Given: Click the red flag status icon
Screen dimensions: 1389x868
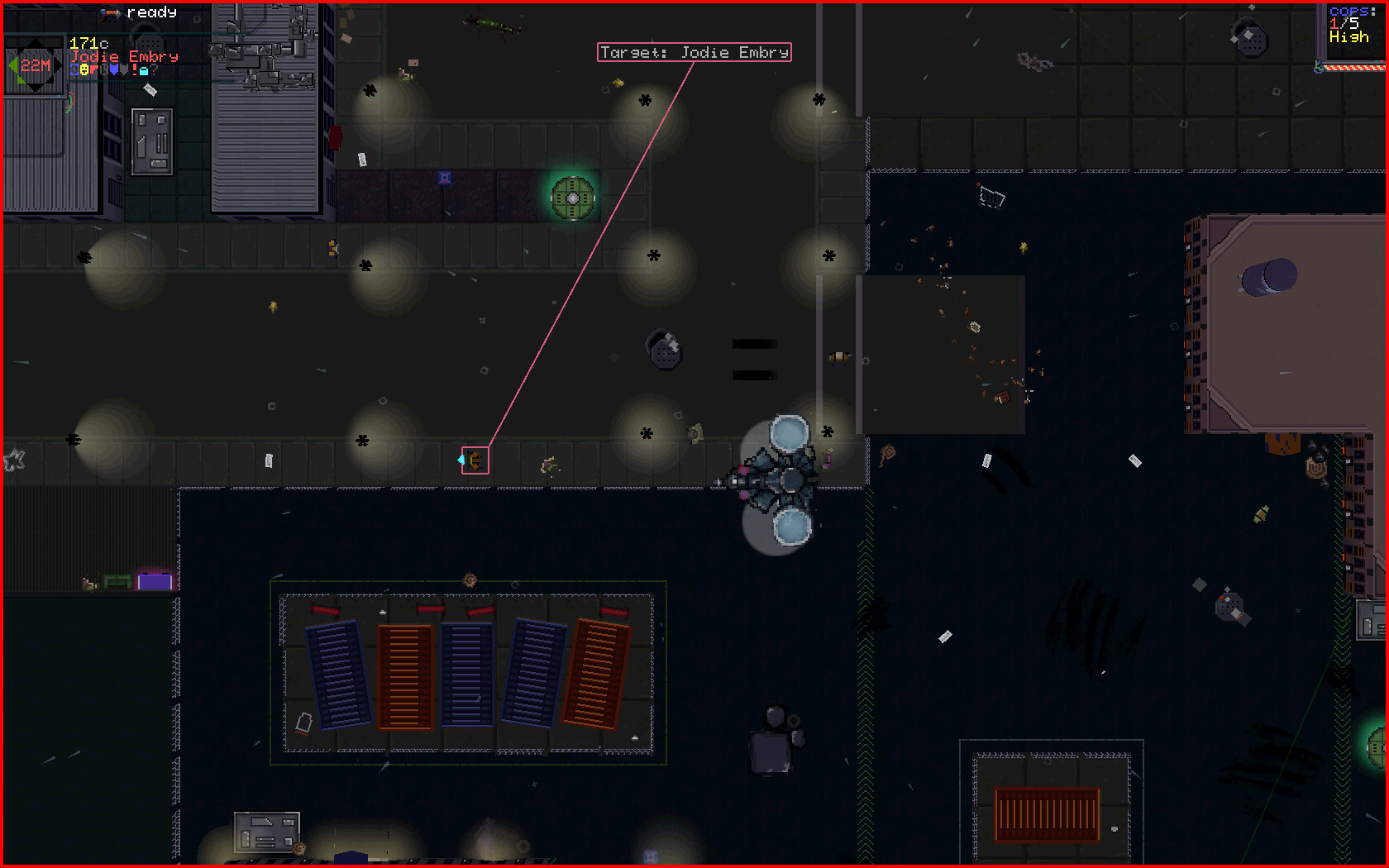Looking at the screenshot, I should [x=93, y=69].
